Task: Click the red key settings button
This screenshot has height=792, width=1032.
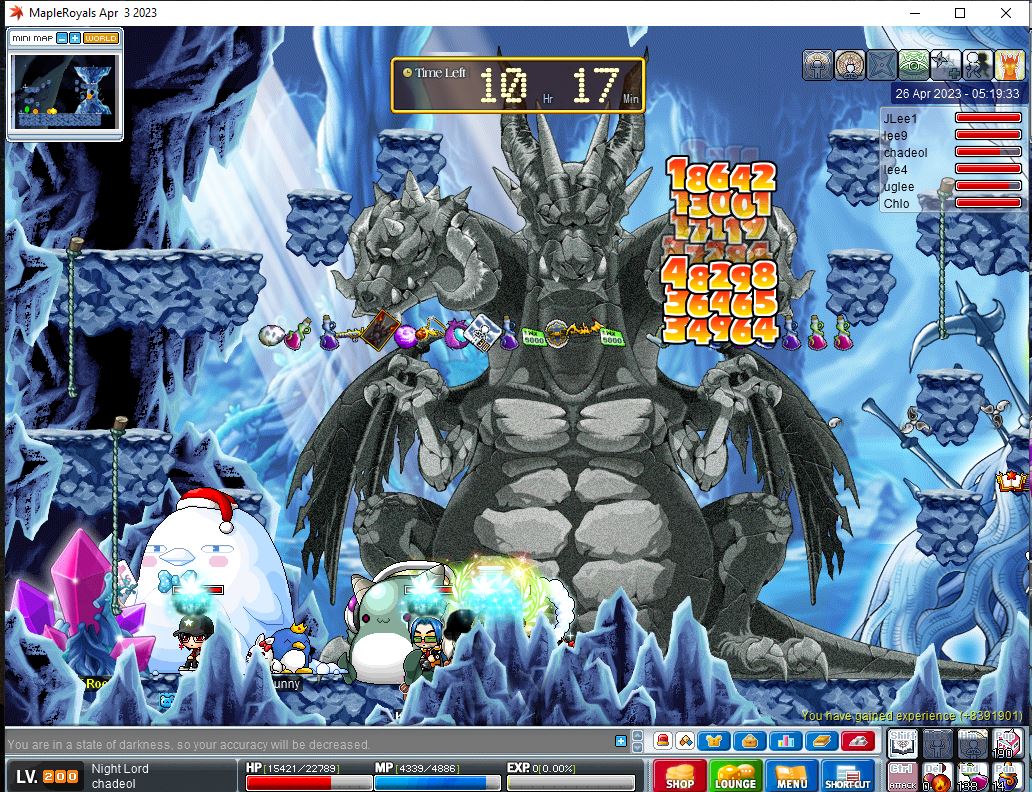Action: [x=858, y=741]
